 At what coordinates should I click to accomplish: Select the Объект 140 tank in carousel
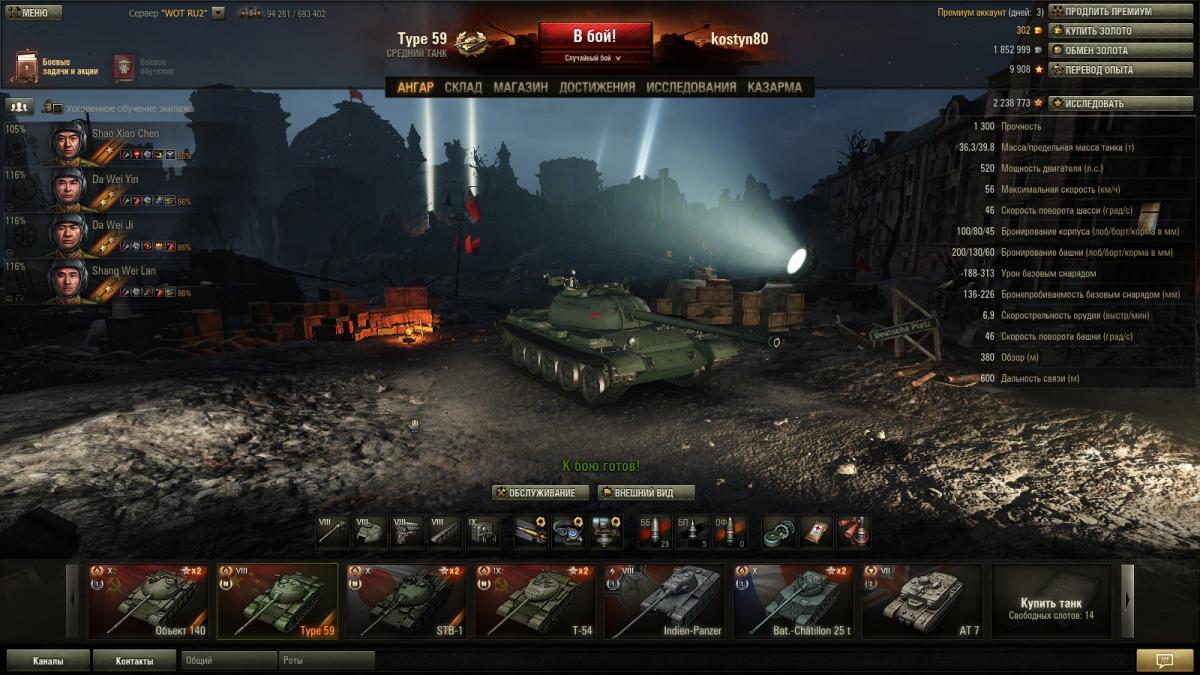[x=148, y=600]
